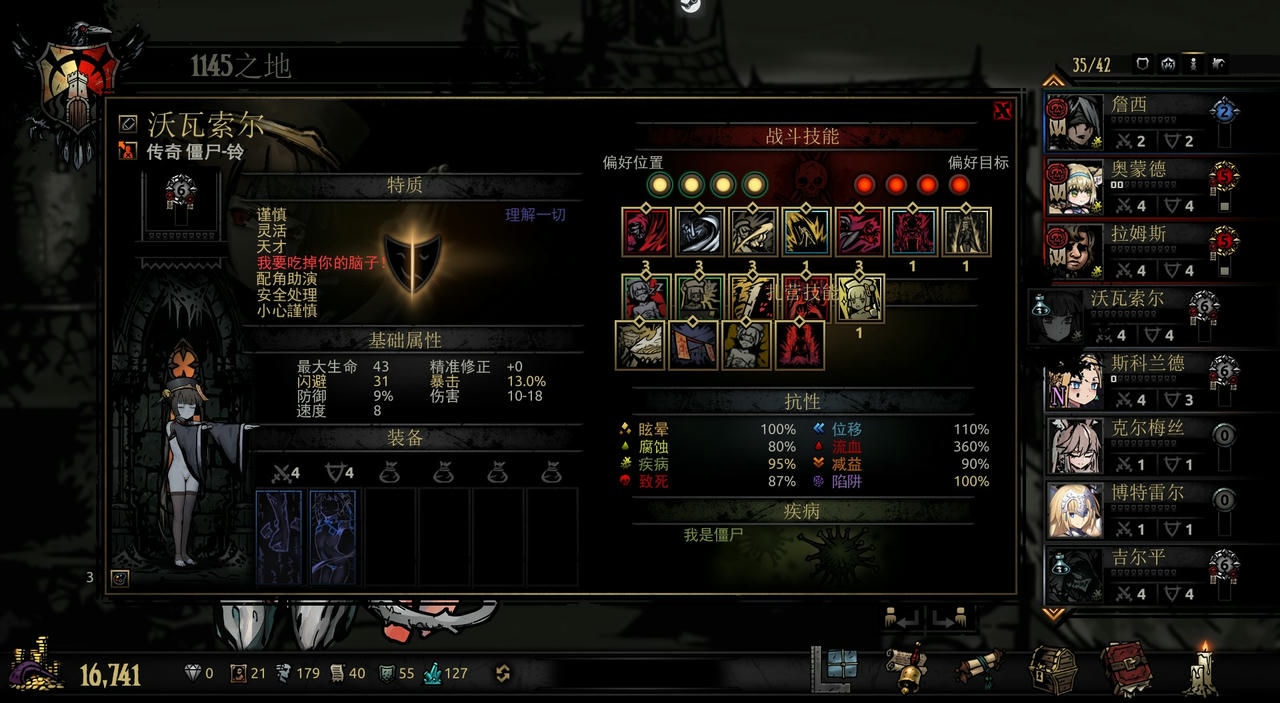Show the previous hero's sheet
1280x703 pixels.
click(x=903, y=619)
